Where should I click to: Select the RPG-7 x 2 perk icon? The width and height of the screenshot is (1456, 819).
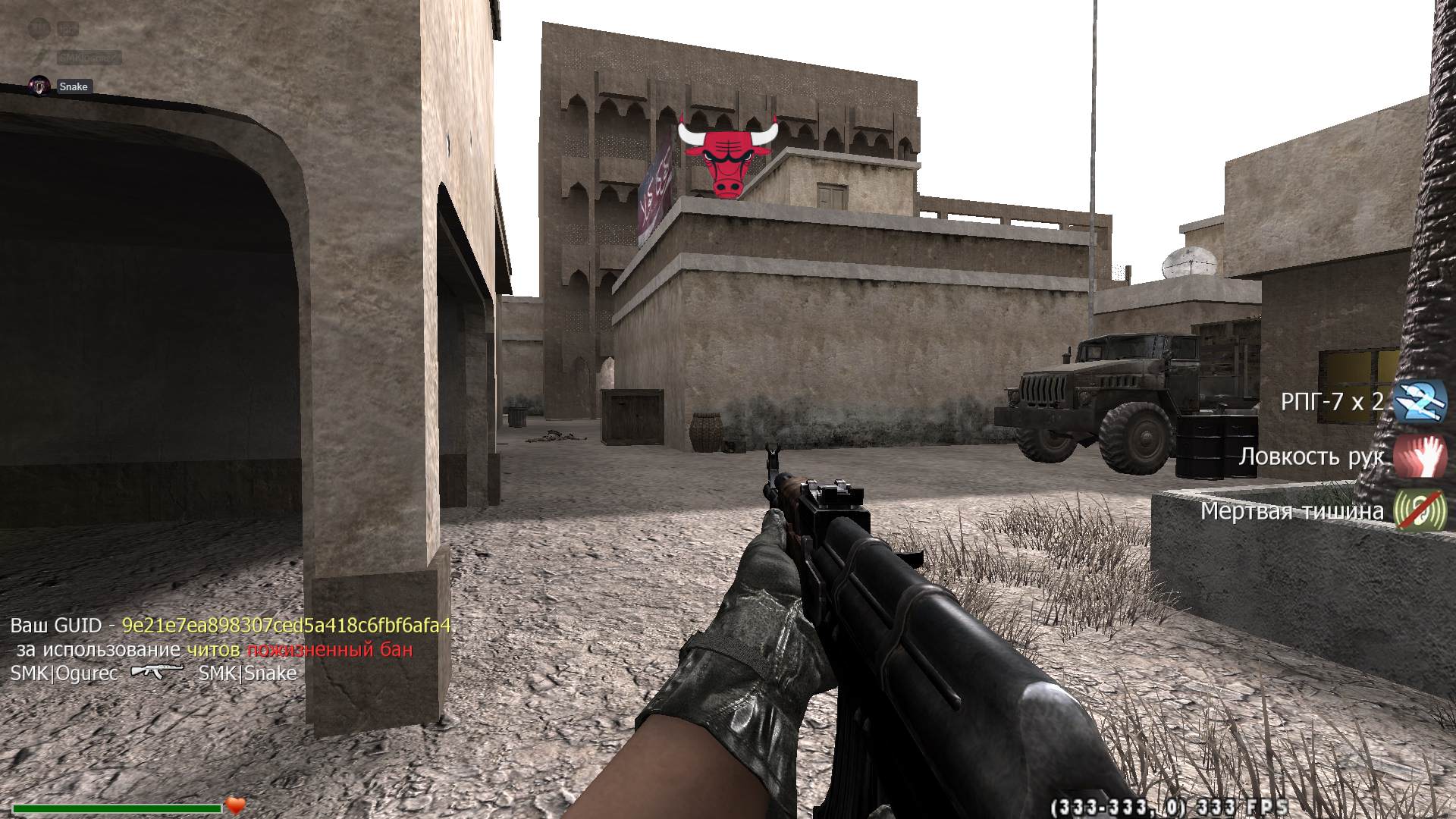(1420, 400)
